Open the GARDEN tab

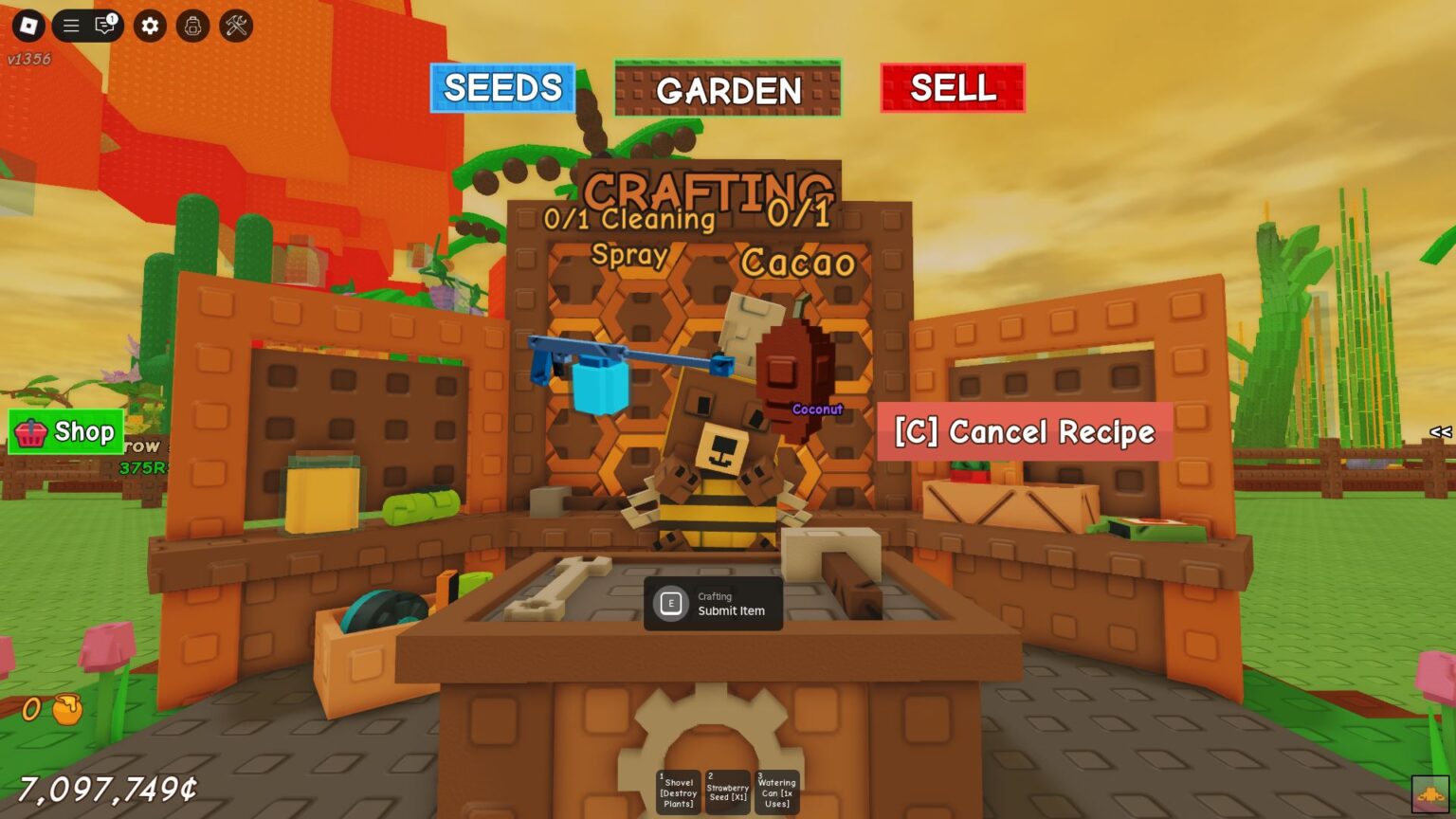728,91
